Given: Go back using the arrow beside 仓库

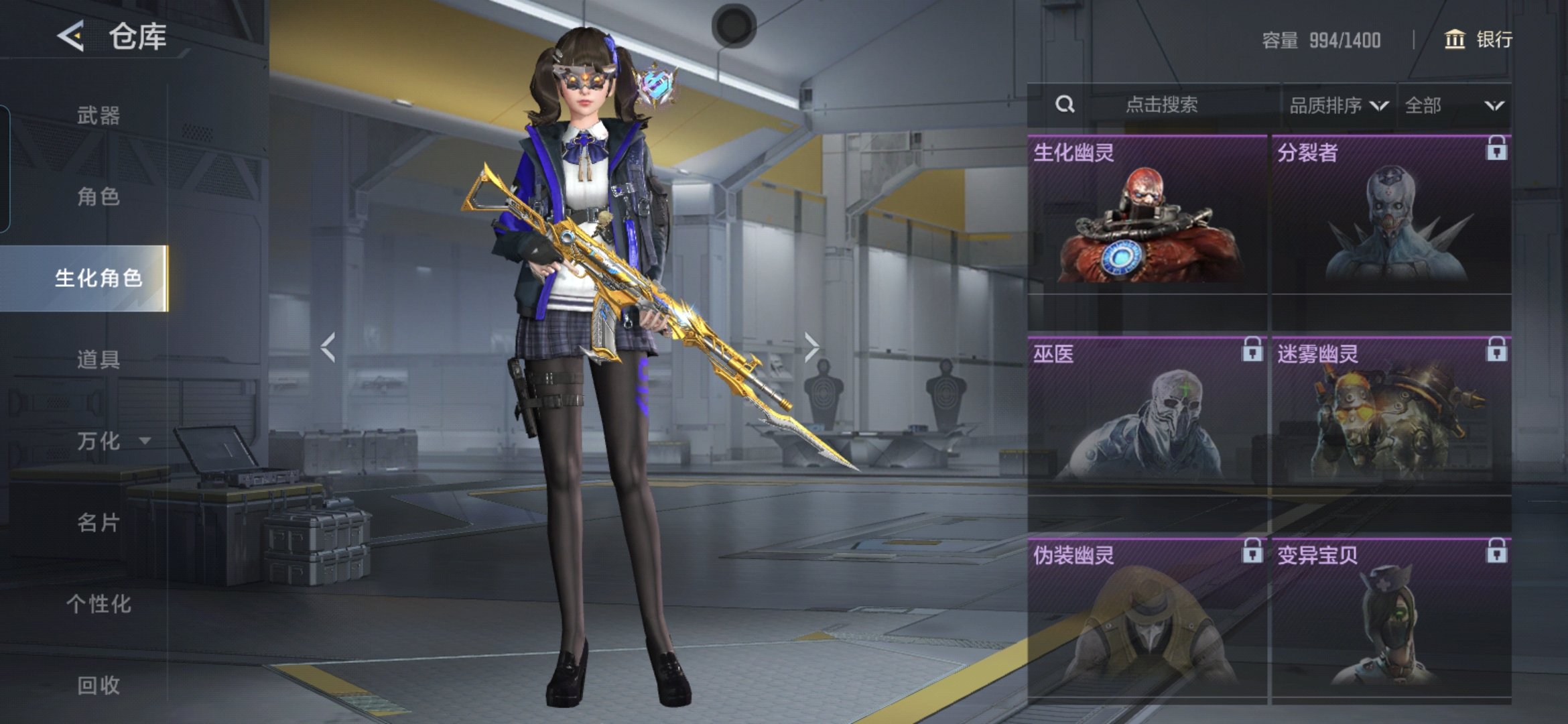Looking at the screenshot, I should (71, 36).
